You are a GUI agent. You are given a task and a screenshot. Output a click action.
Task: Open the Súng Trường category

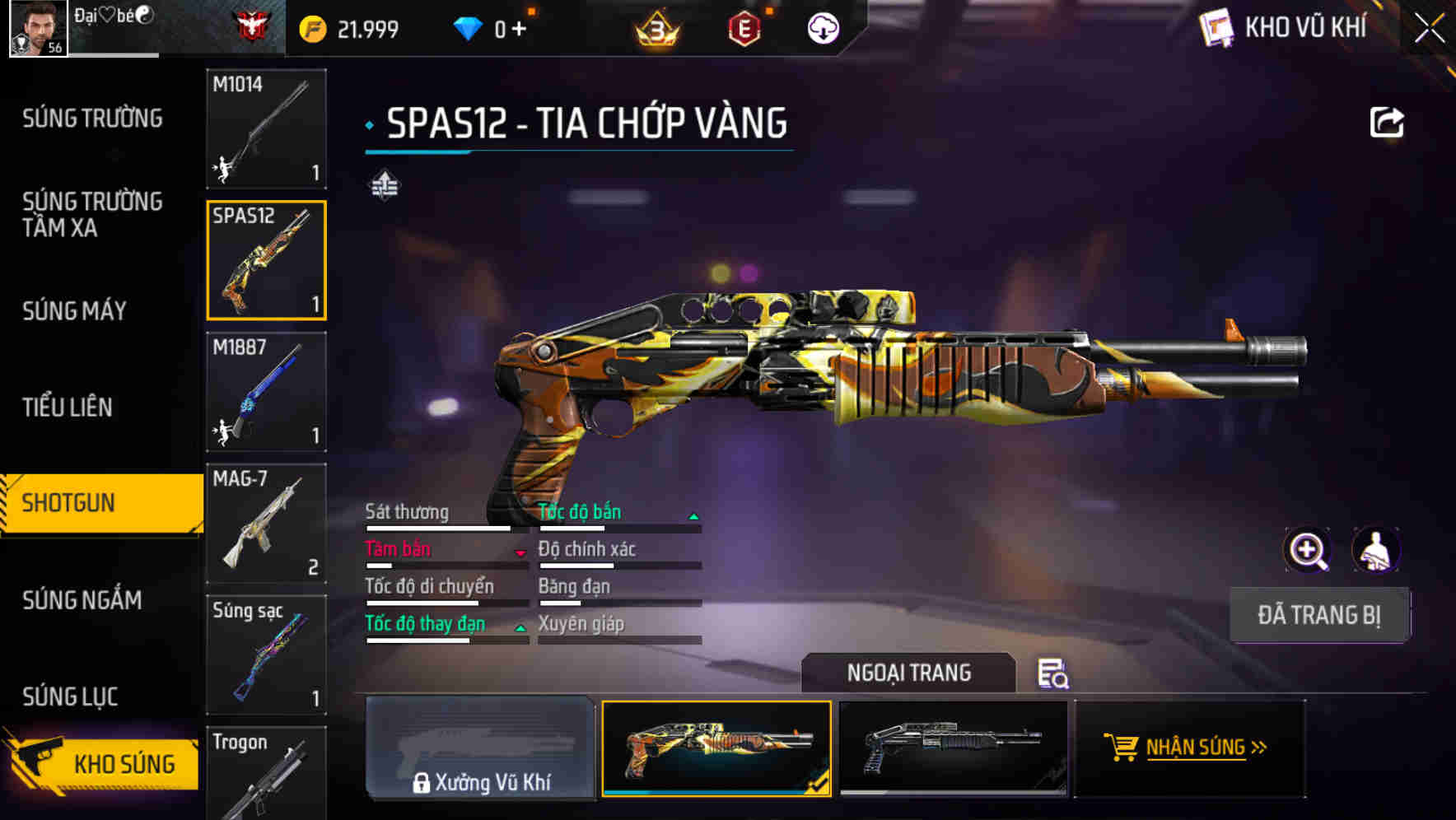coord(92,119)
